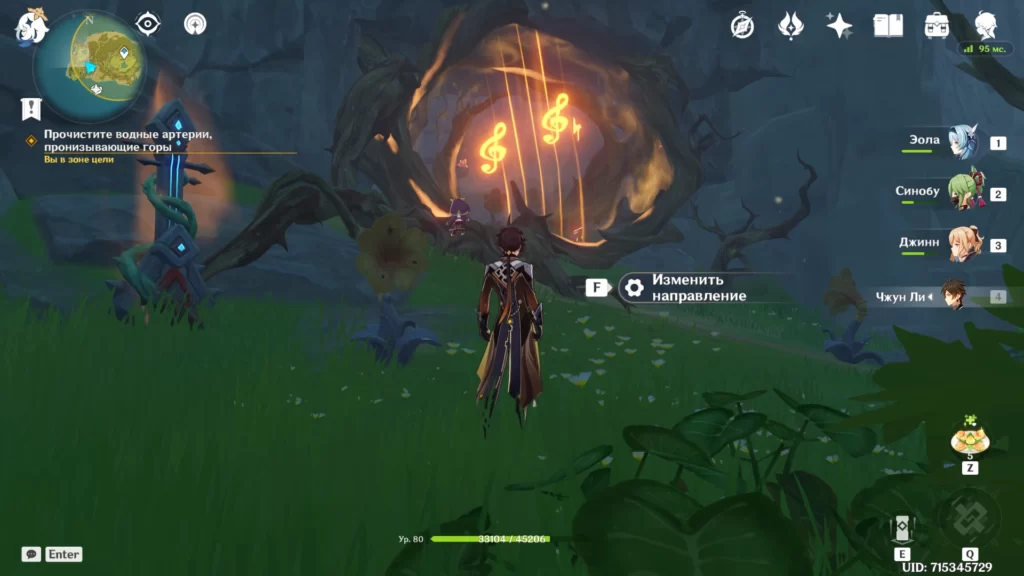1024x576 pixels.
Task: Switch to party member Джинн
Action: click(x=962, y=245)
